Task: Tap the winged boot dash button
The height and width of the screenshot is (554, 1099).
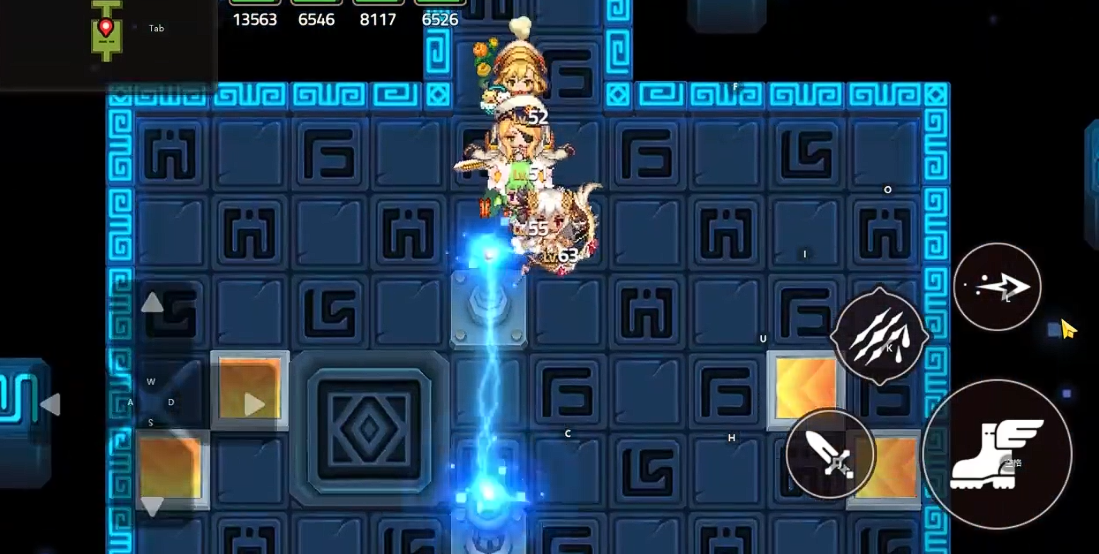Action: pyautogui.click(x=996, y=454)
